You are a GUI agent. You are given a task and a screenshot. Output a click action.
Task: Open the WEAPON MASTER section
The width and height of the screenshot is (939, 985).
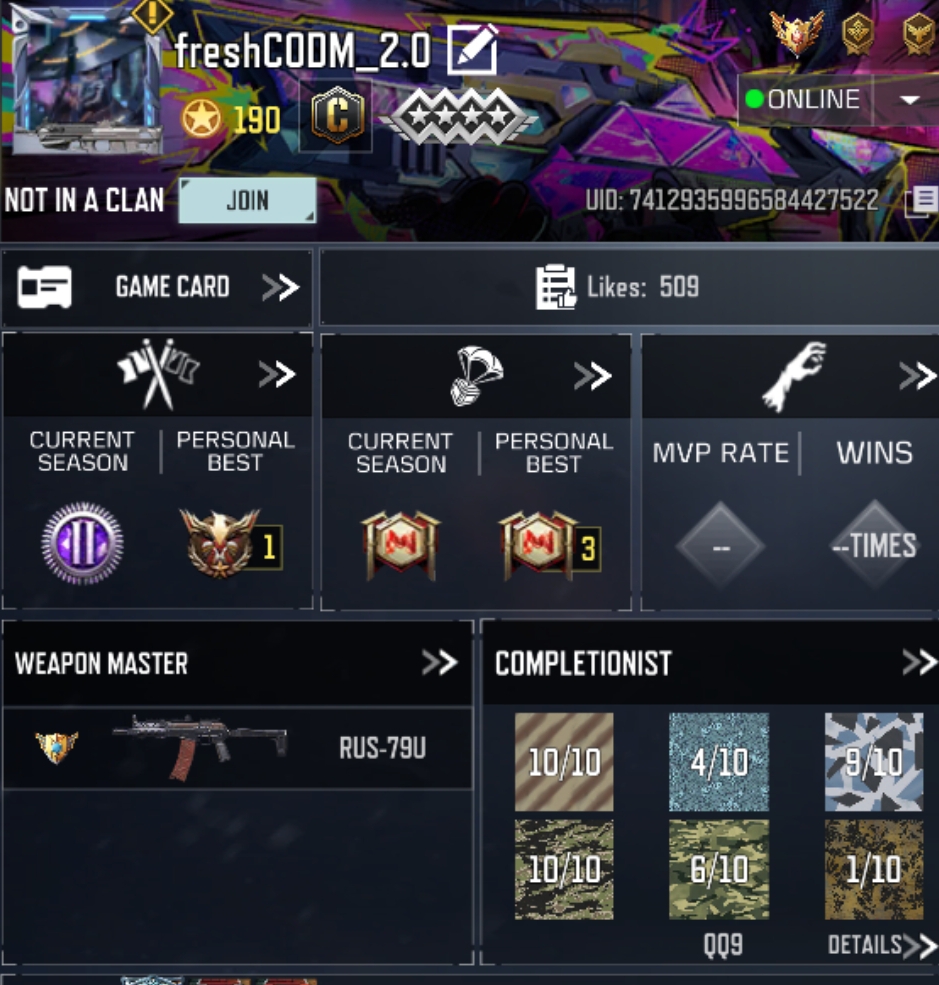tap(438, 662)
